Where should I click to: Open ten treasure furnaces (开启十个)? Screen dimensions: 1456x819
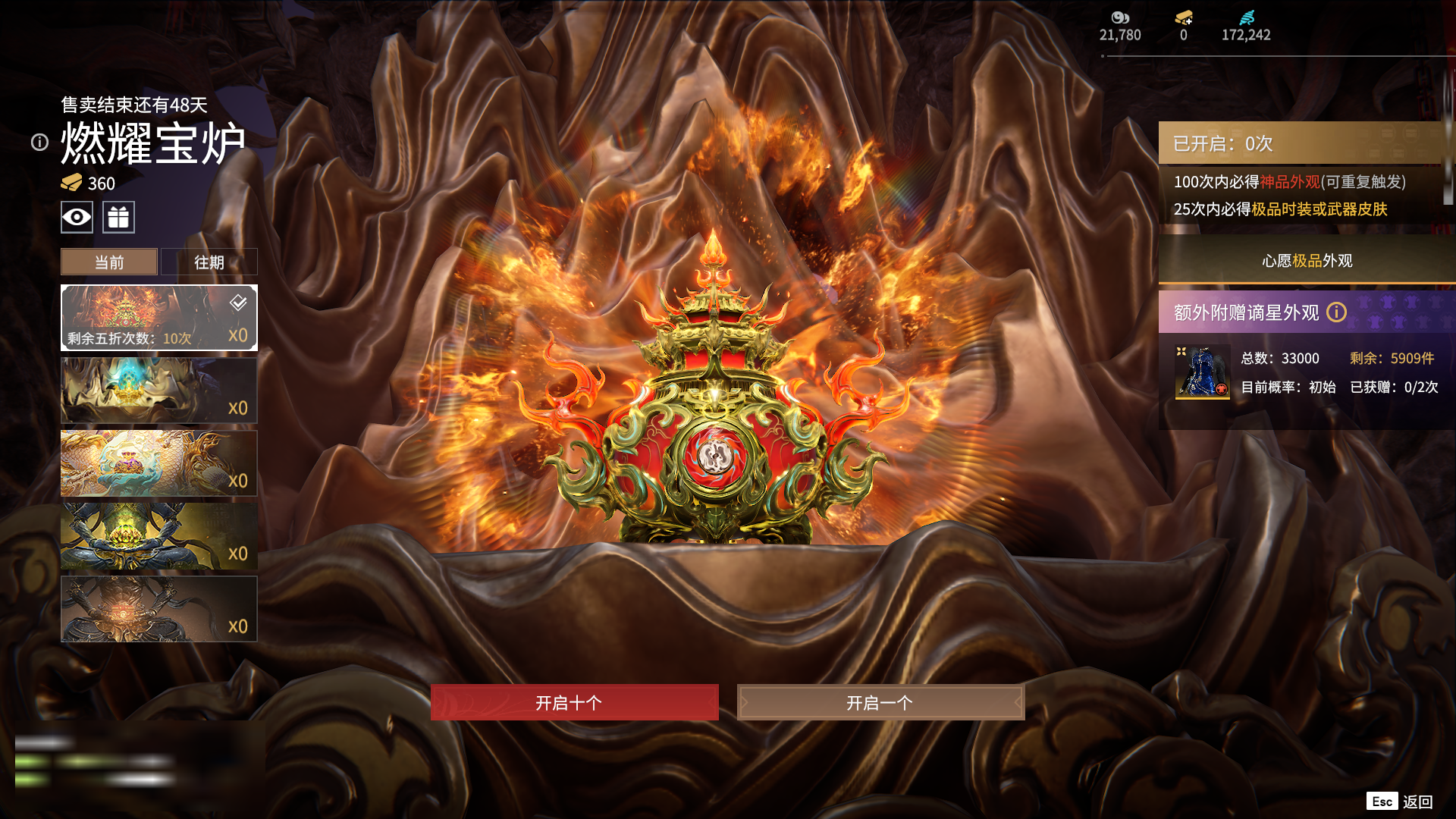(574, 702)
